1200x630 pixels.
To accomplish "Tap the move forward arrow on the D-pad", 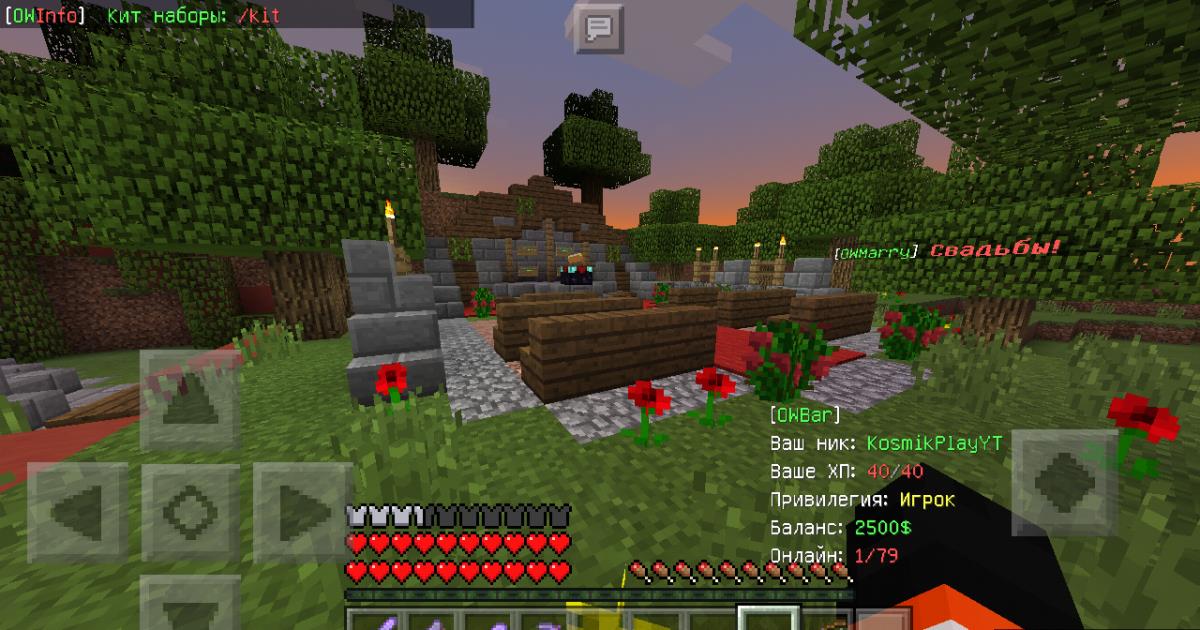I will pyautogui.click(x=190, y=399).
